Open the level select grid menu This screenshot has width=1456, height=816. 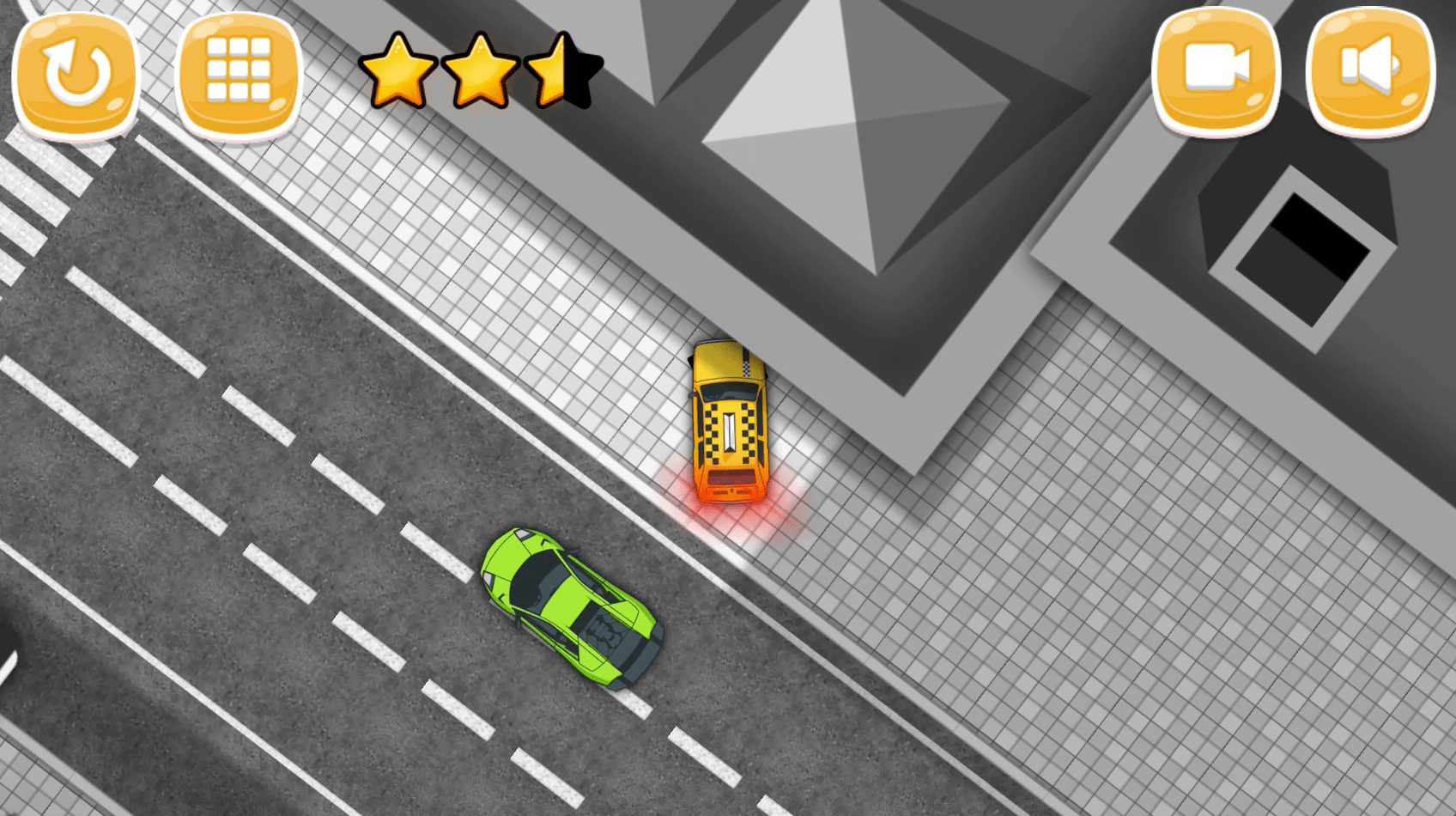click(x=239, y=72)
